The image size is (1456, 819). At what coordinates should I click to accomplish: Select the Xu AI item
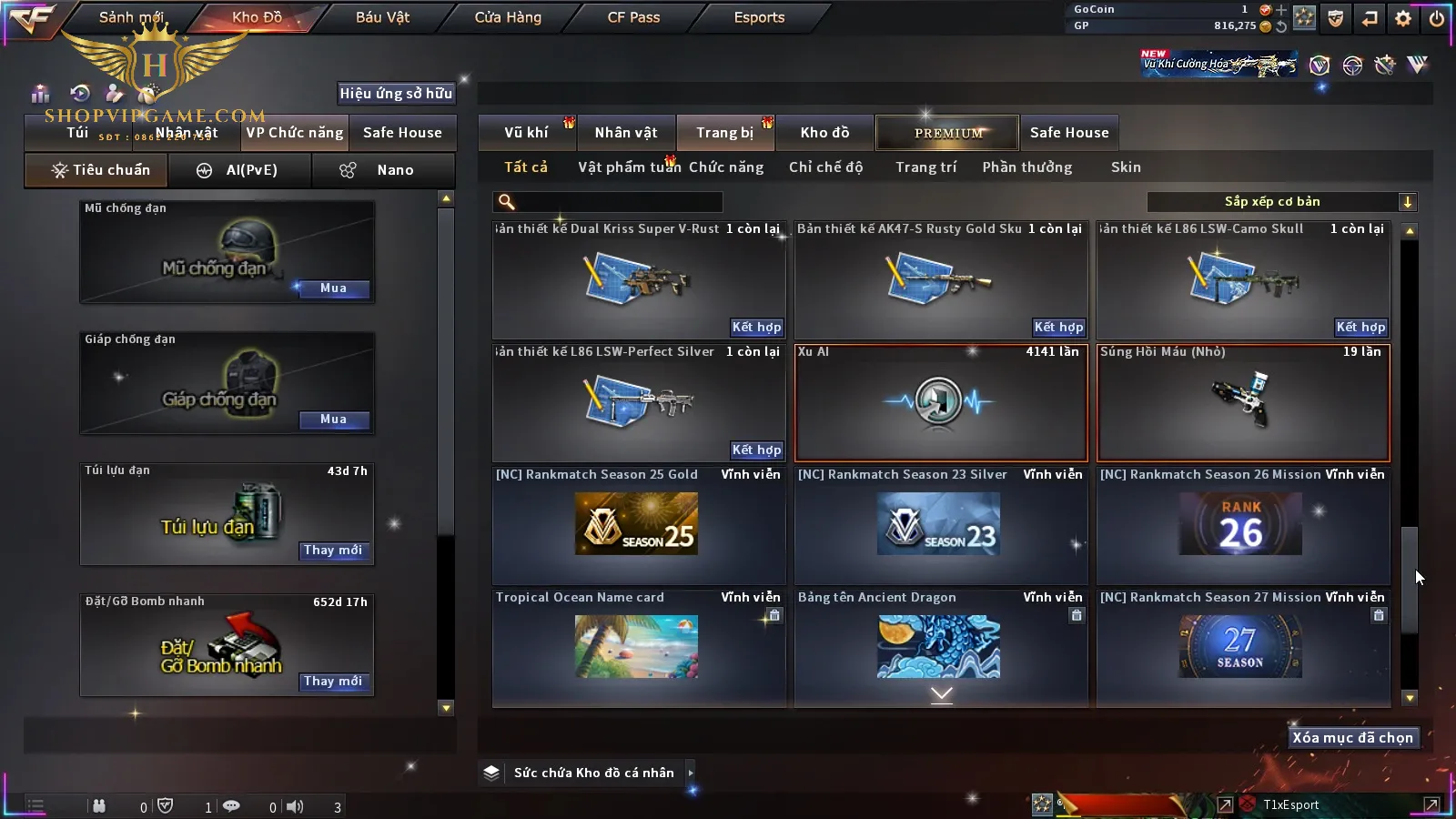941,402
